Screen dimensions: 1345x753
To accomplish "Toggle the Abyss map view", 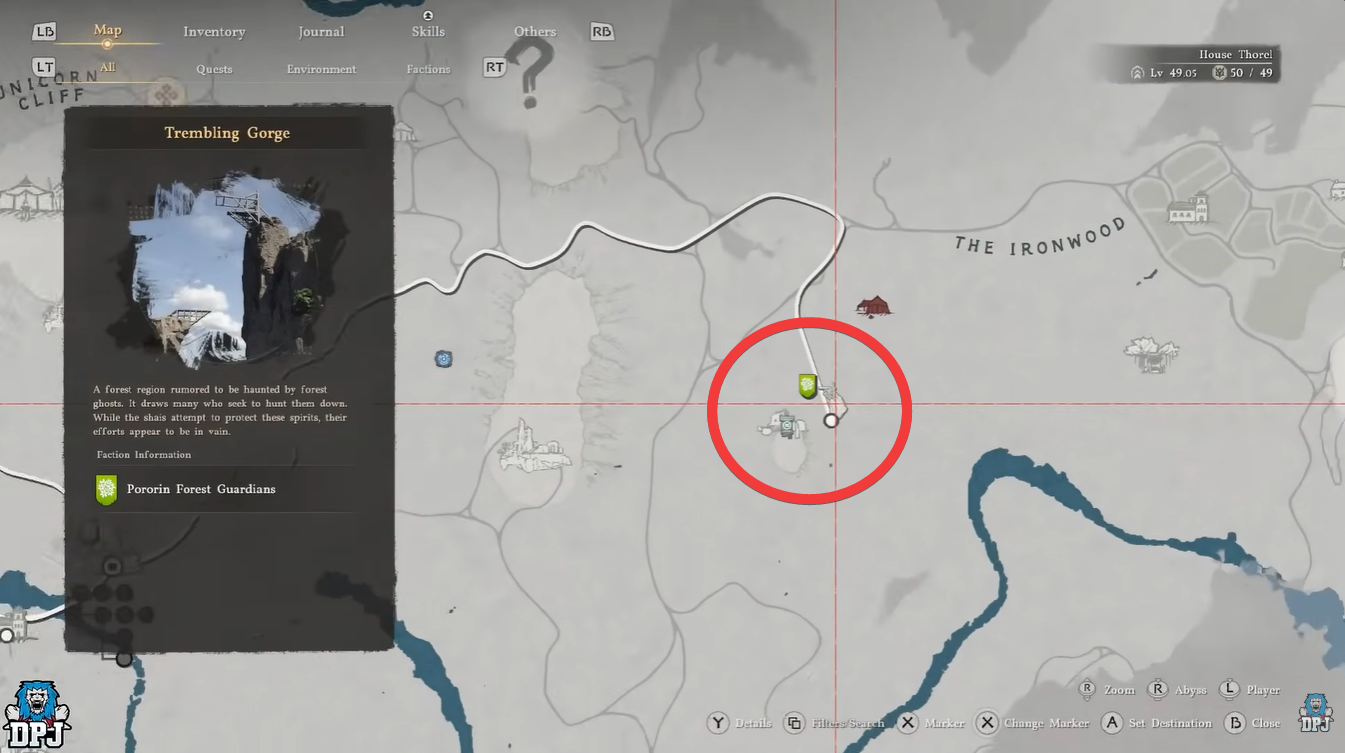I will (1178, 690).
